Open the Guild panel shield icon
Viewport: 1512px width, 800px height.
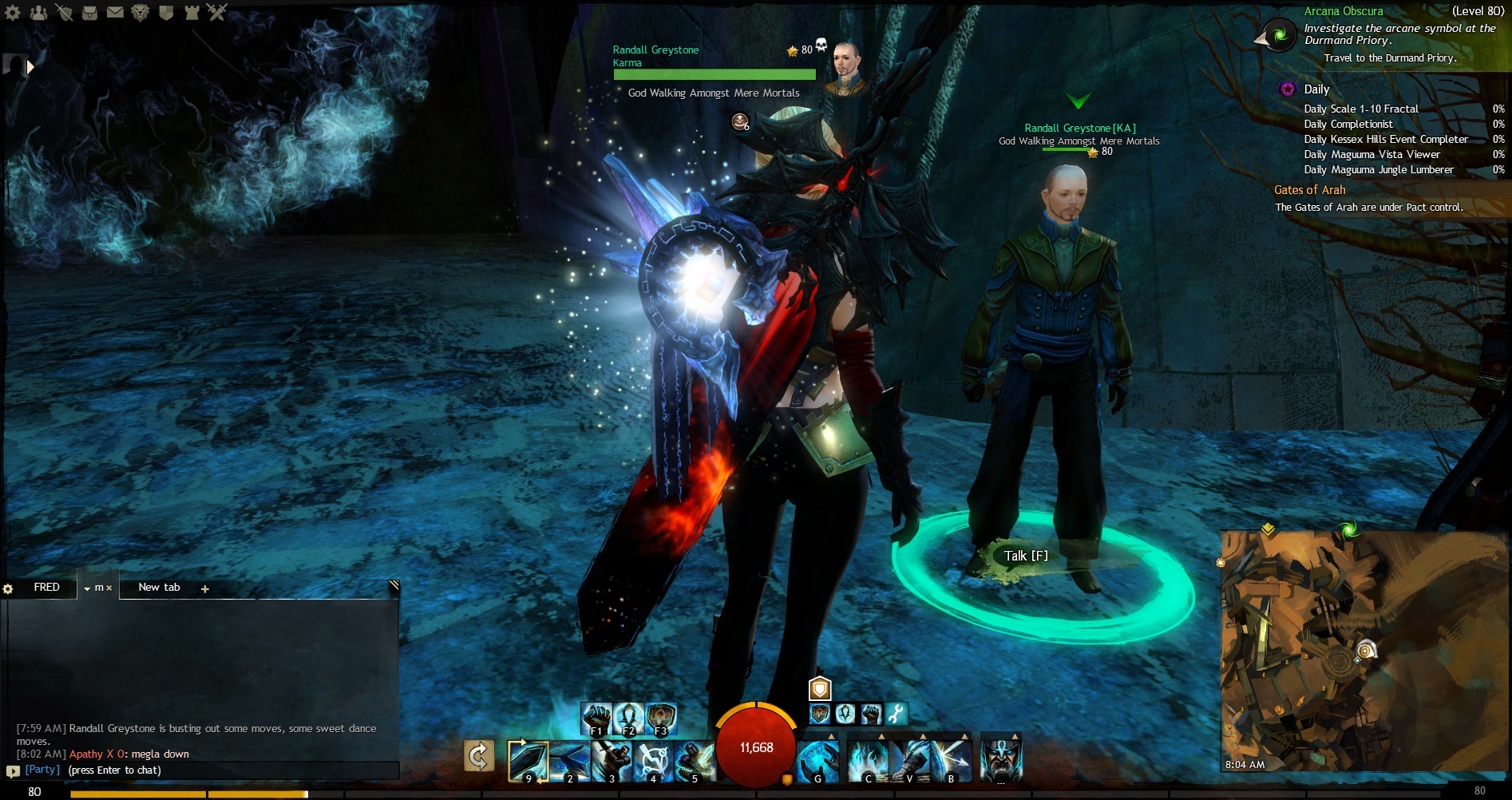pyautogui.click(x=166, y=12)
